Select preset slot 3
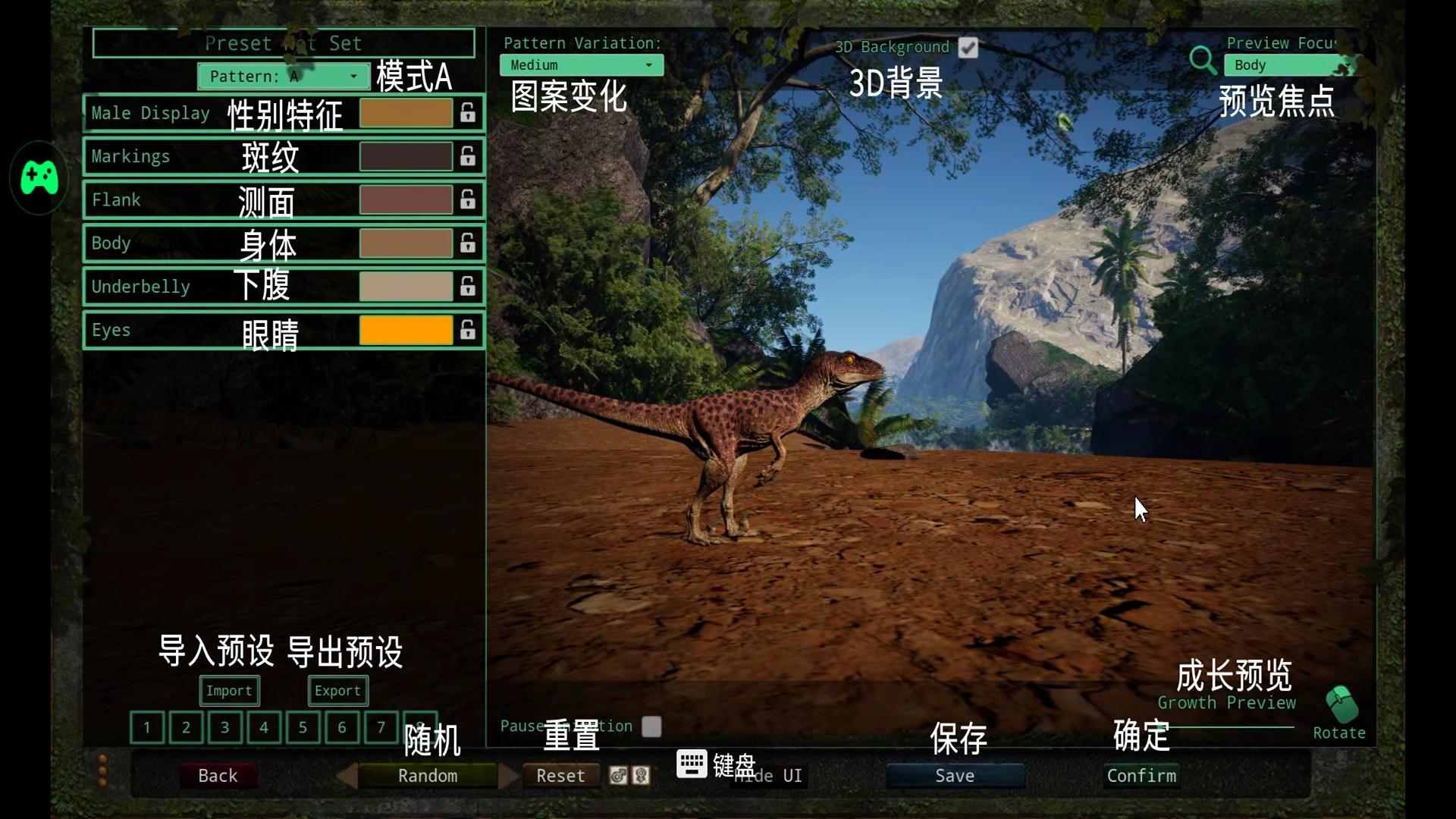The image size is (1456, 819). 224,728
